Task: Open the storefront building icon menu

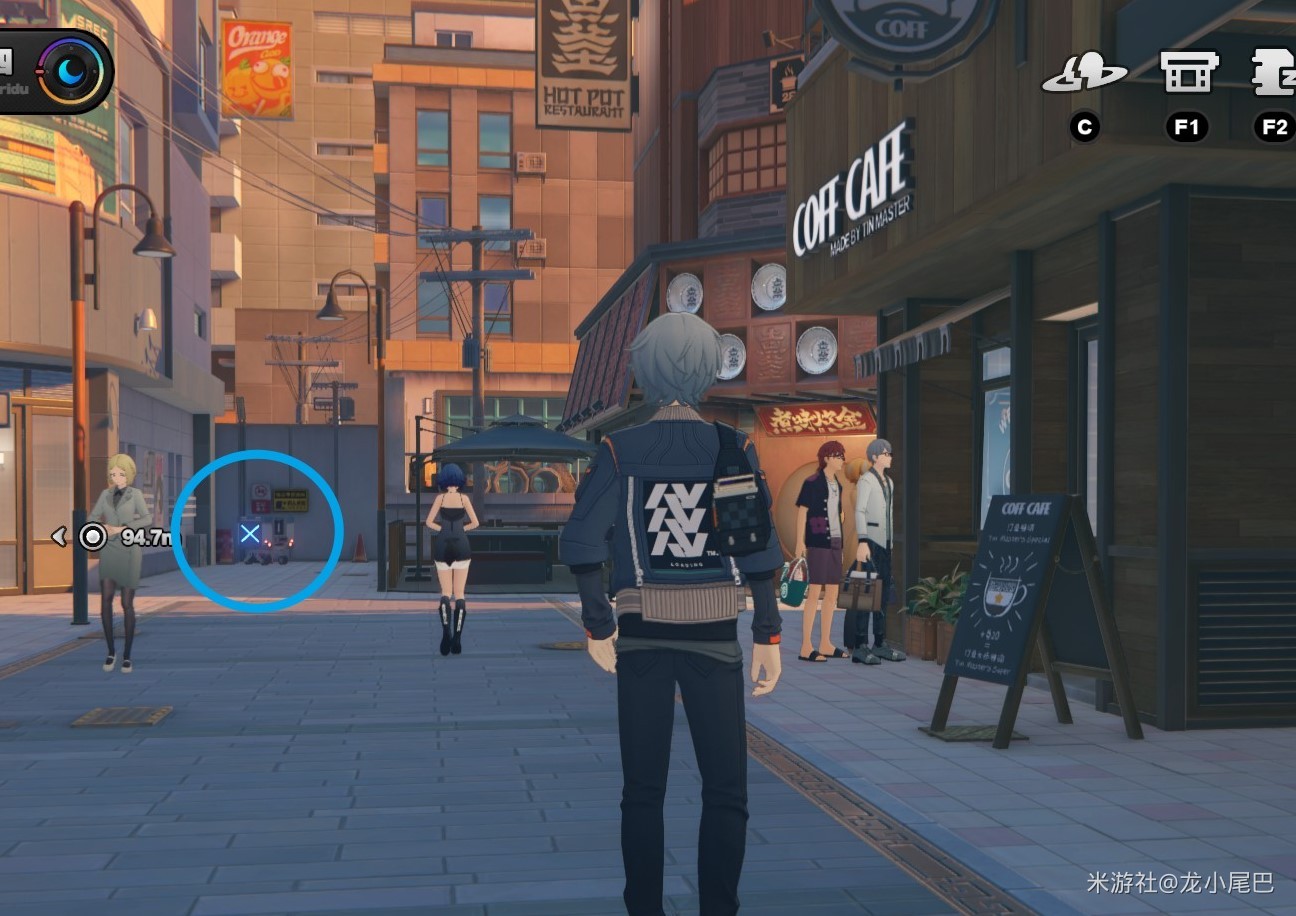Action: pyautogui.click(x=1188, y=73)
